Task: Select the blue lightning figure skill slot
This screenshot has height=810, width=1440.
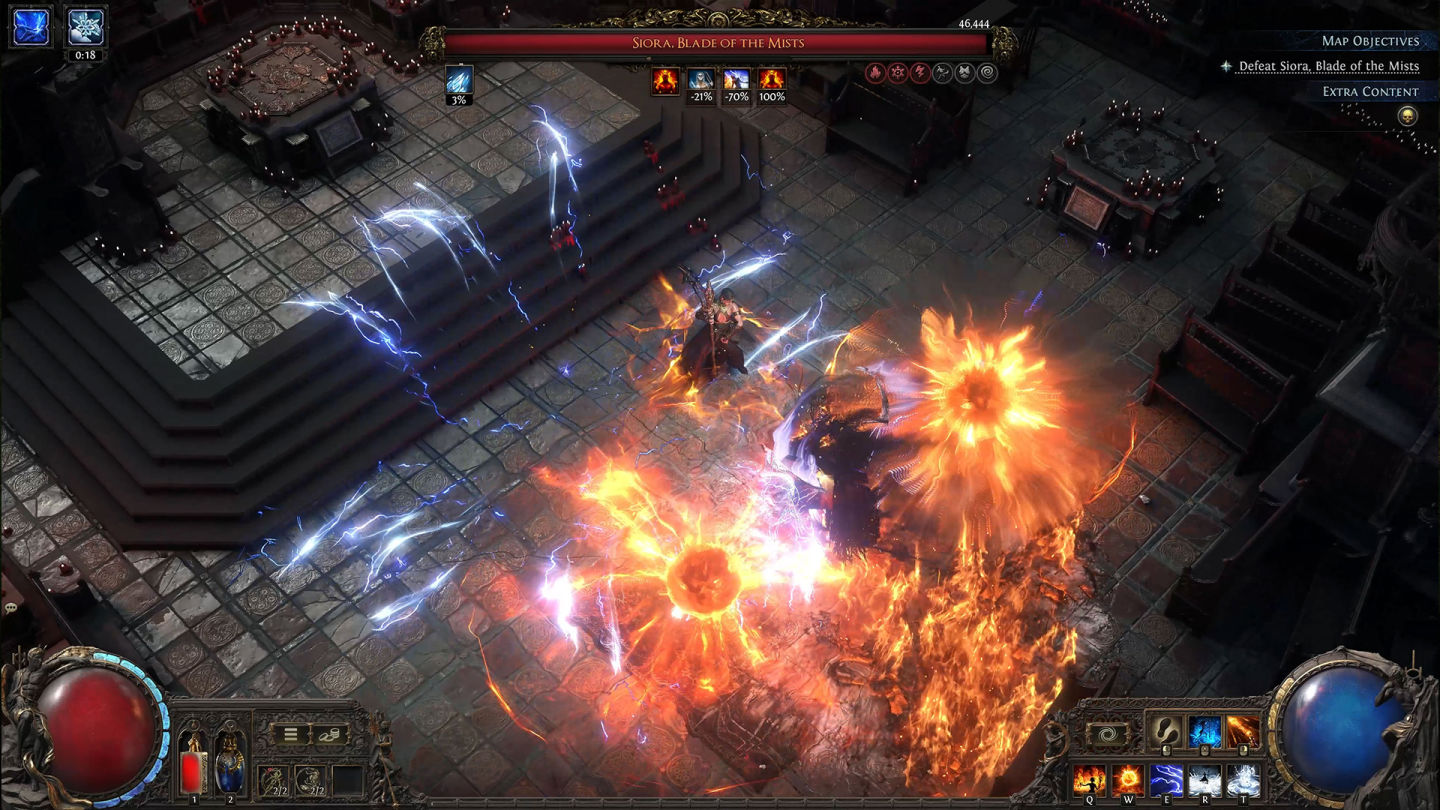Action: 1204,732
